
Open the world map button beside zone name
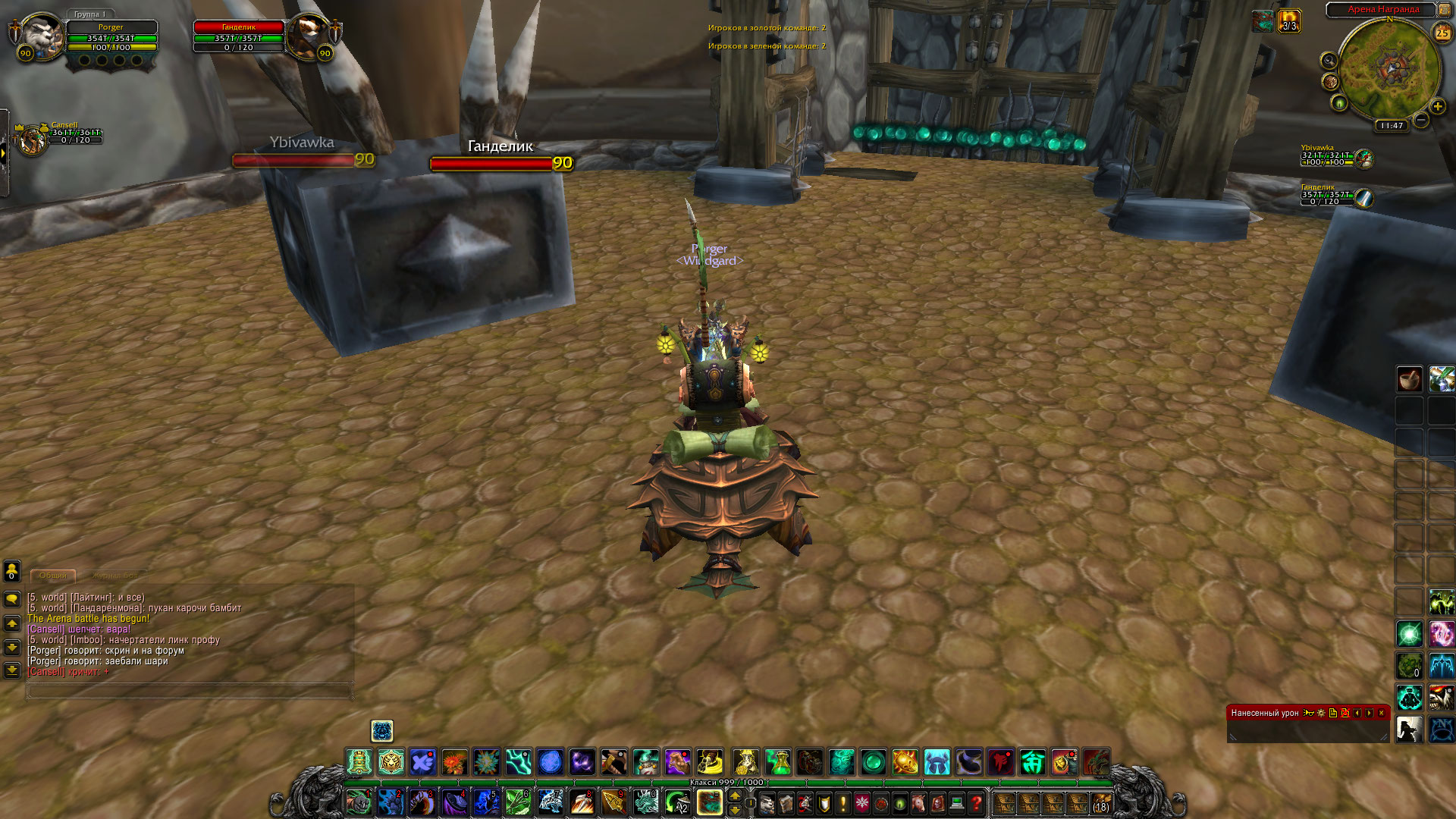(x=1445, y=10)
